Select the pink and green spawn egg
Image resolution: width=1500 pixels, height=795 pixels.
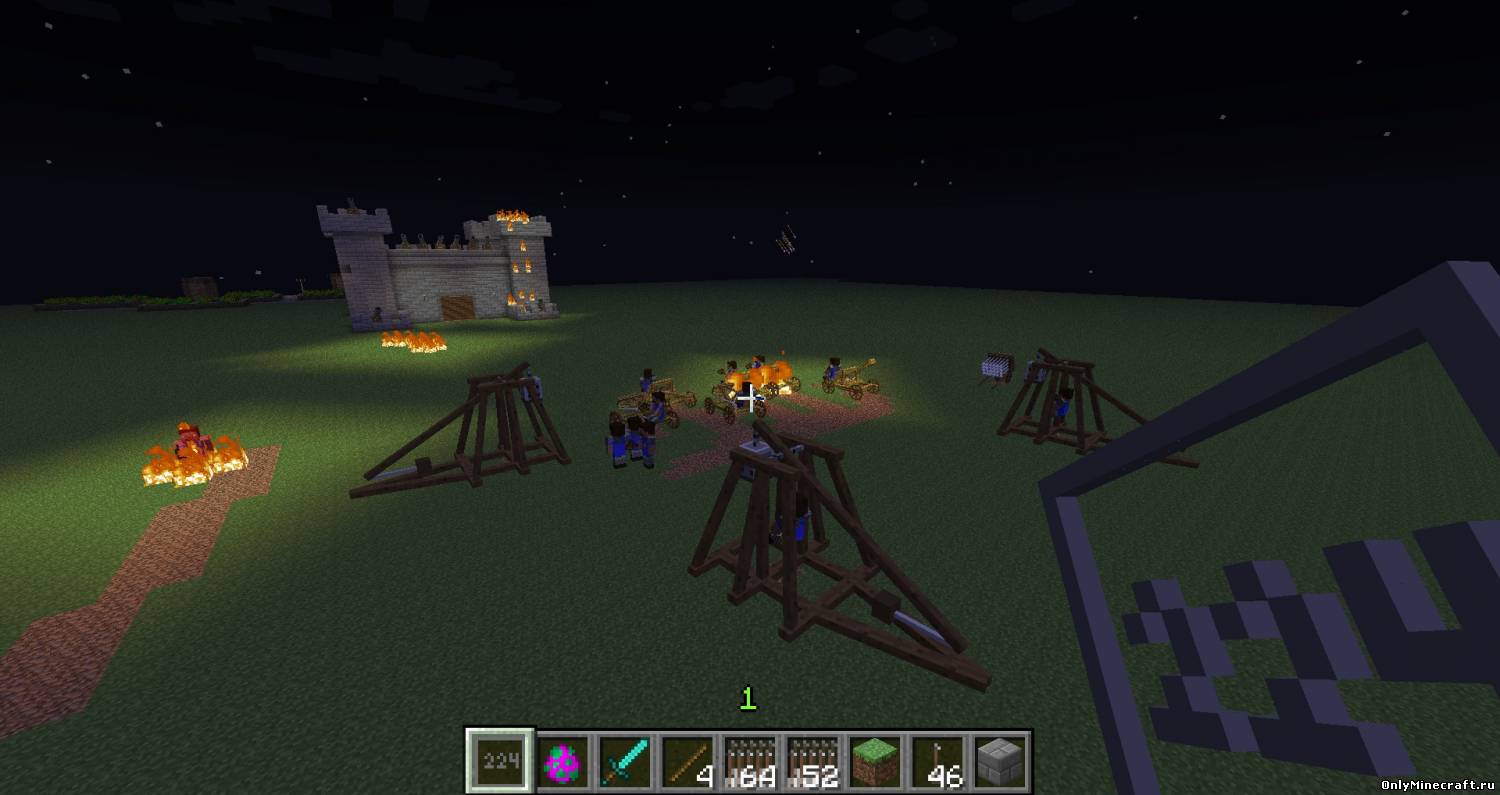pyautogui.click(x=564, y=763)
